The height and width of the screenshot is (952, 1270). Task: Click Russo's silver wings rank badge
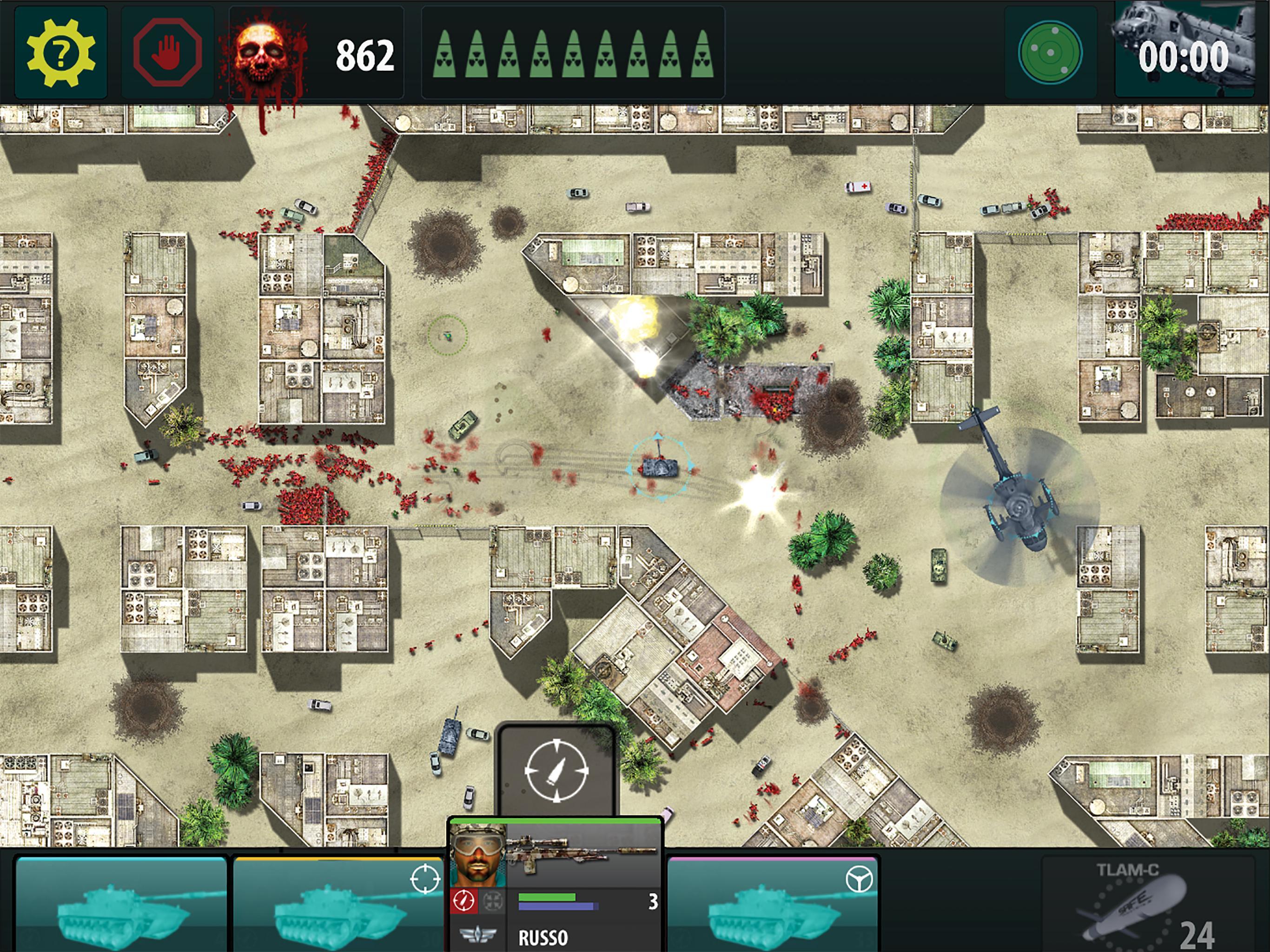point(476,935)
